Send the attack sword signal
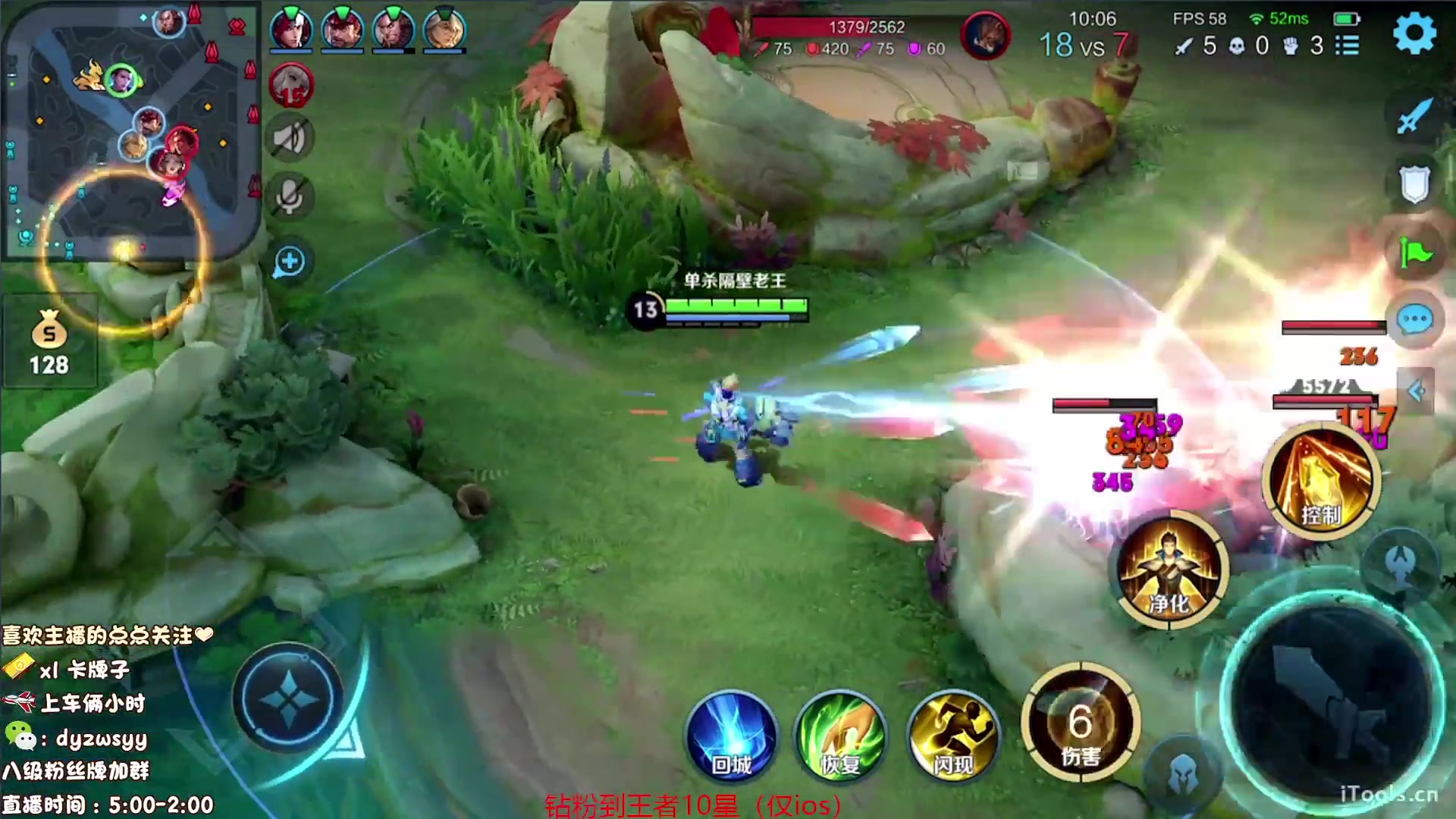The width and height of the screenshot is (1456, 819). (1414, 116)
